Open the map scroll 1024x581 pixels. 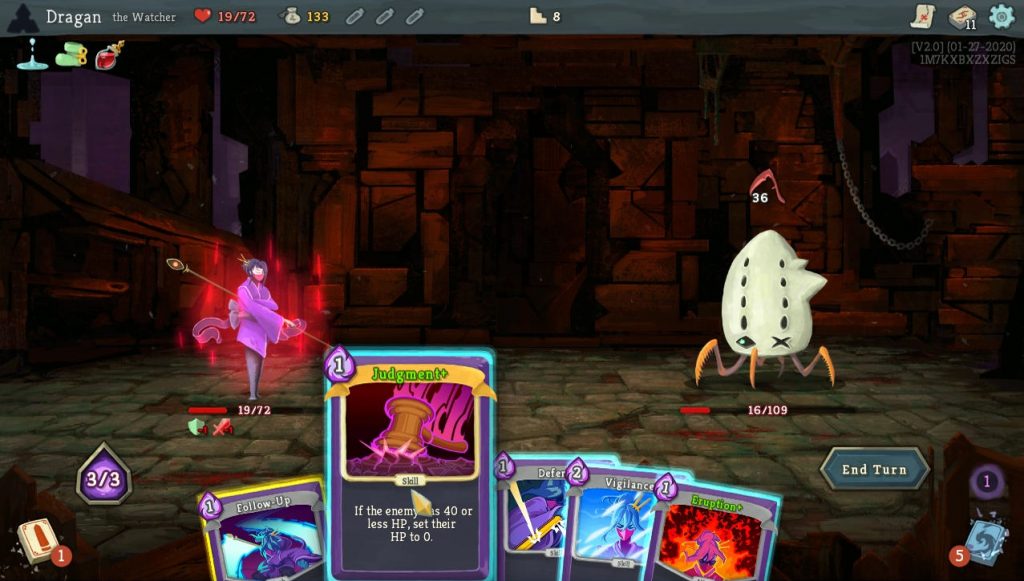(922, 16)
